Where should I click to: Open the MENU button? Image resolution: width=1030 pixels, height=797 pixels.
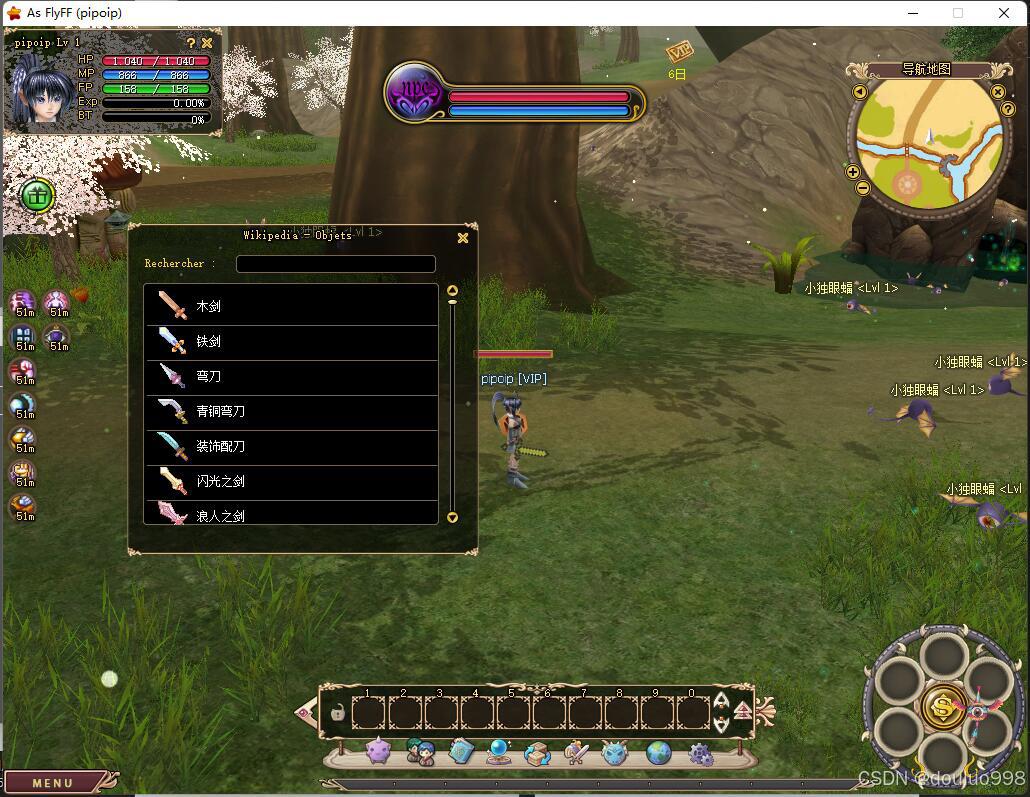[54, 783]
